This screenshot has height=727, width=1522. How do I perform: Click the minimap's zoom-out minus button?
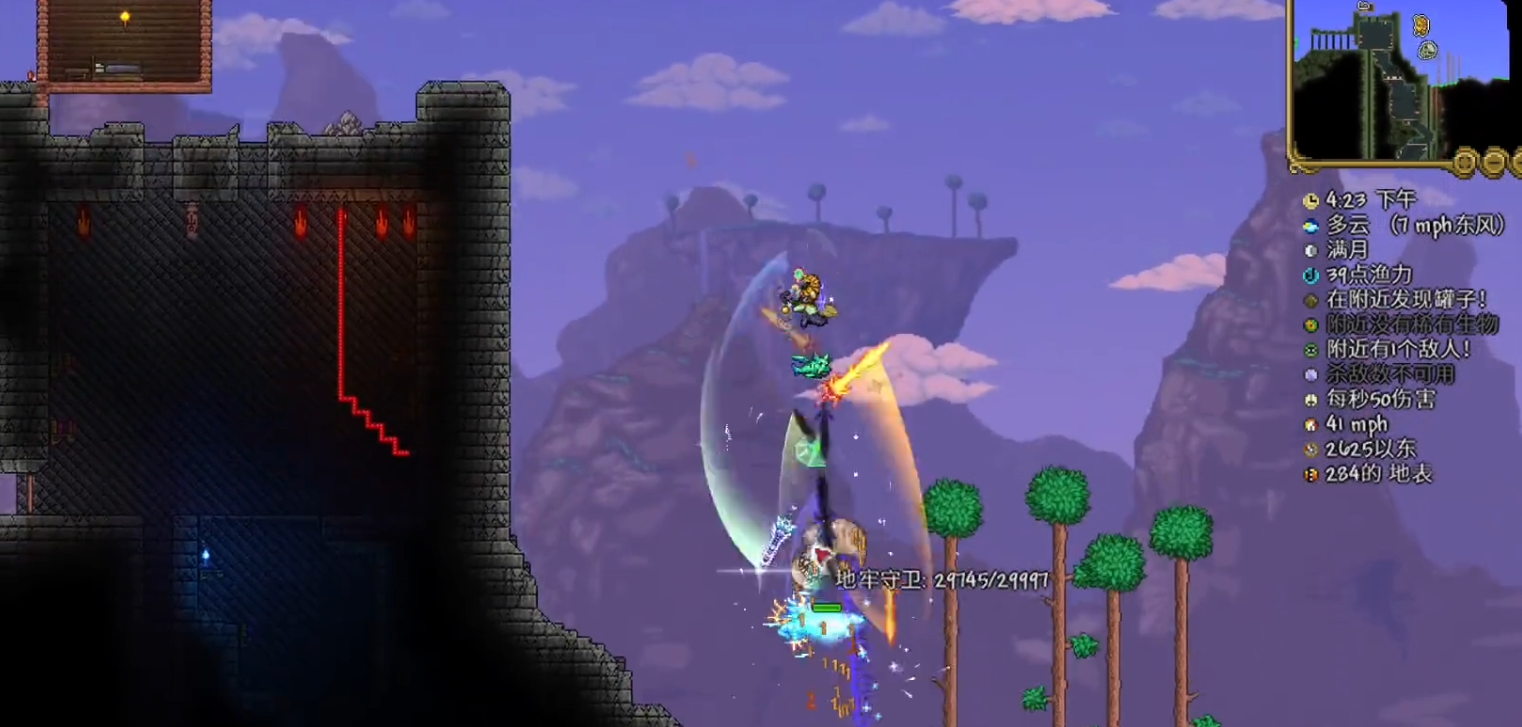click(1493, 161)
